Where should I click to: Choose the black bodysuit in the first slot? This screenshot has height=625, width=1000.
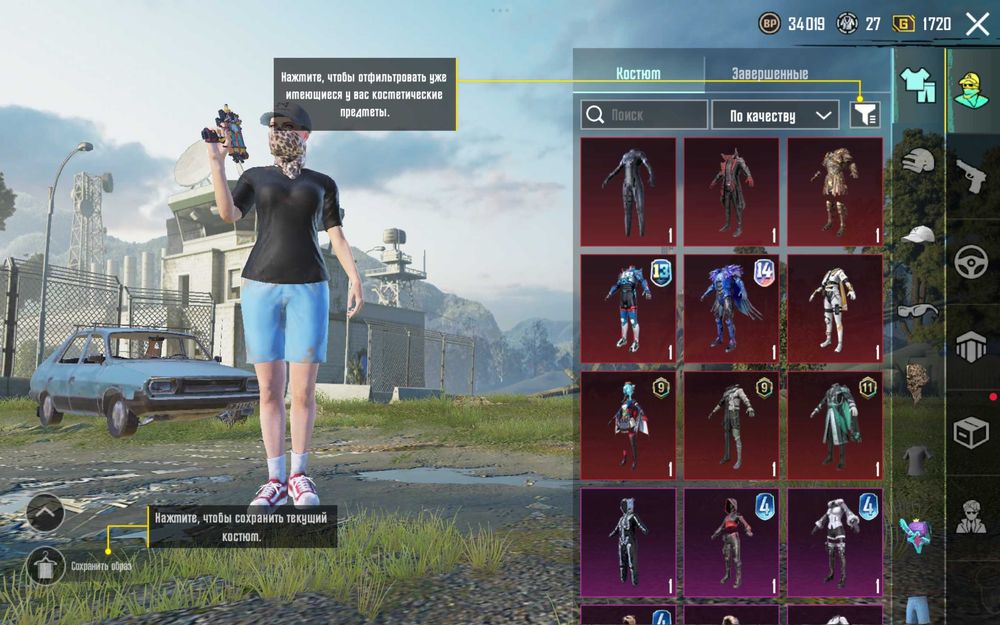628,191
